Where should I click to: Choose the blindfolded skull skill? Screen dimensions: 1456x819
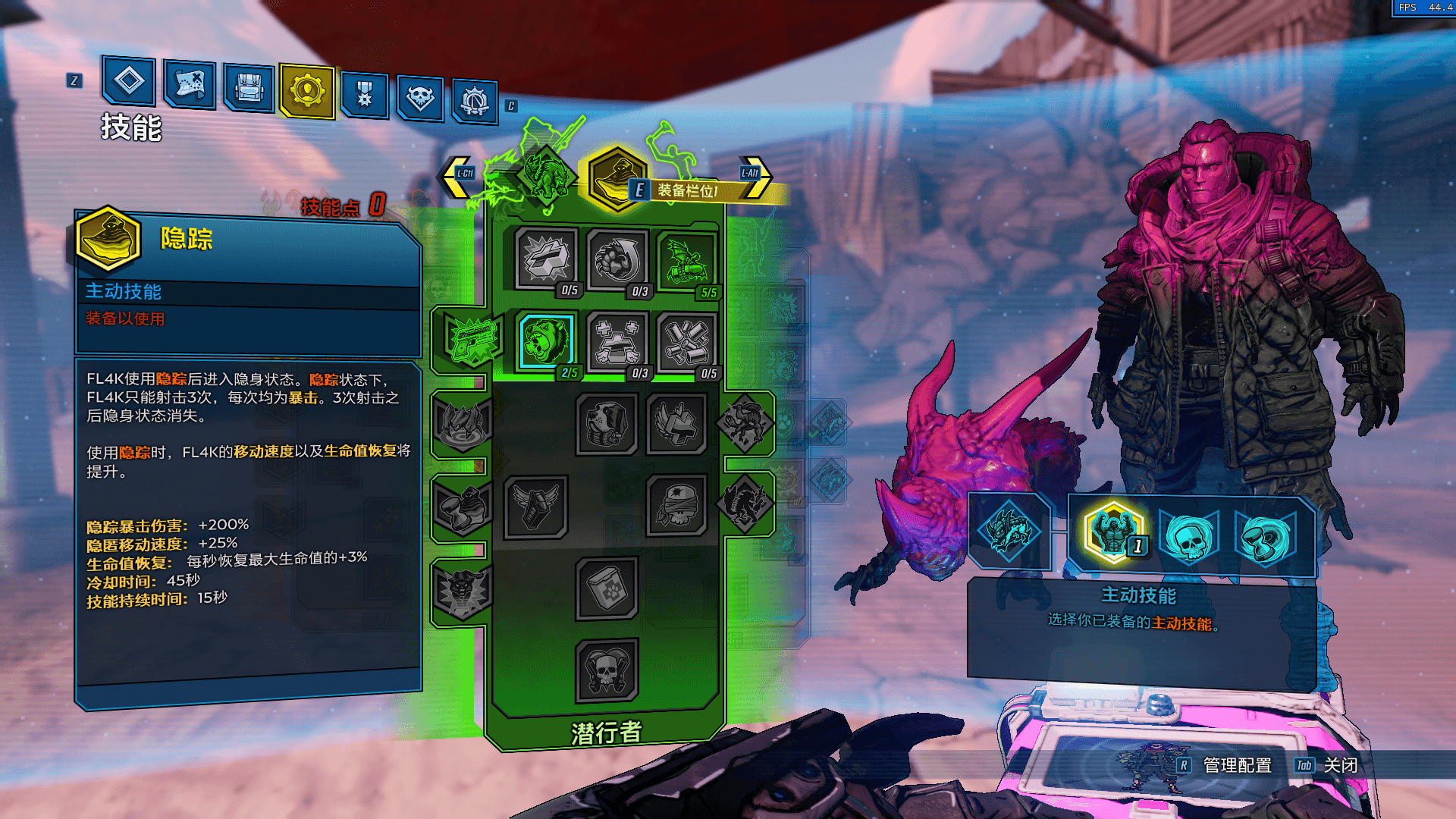(x=676, y=505)
